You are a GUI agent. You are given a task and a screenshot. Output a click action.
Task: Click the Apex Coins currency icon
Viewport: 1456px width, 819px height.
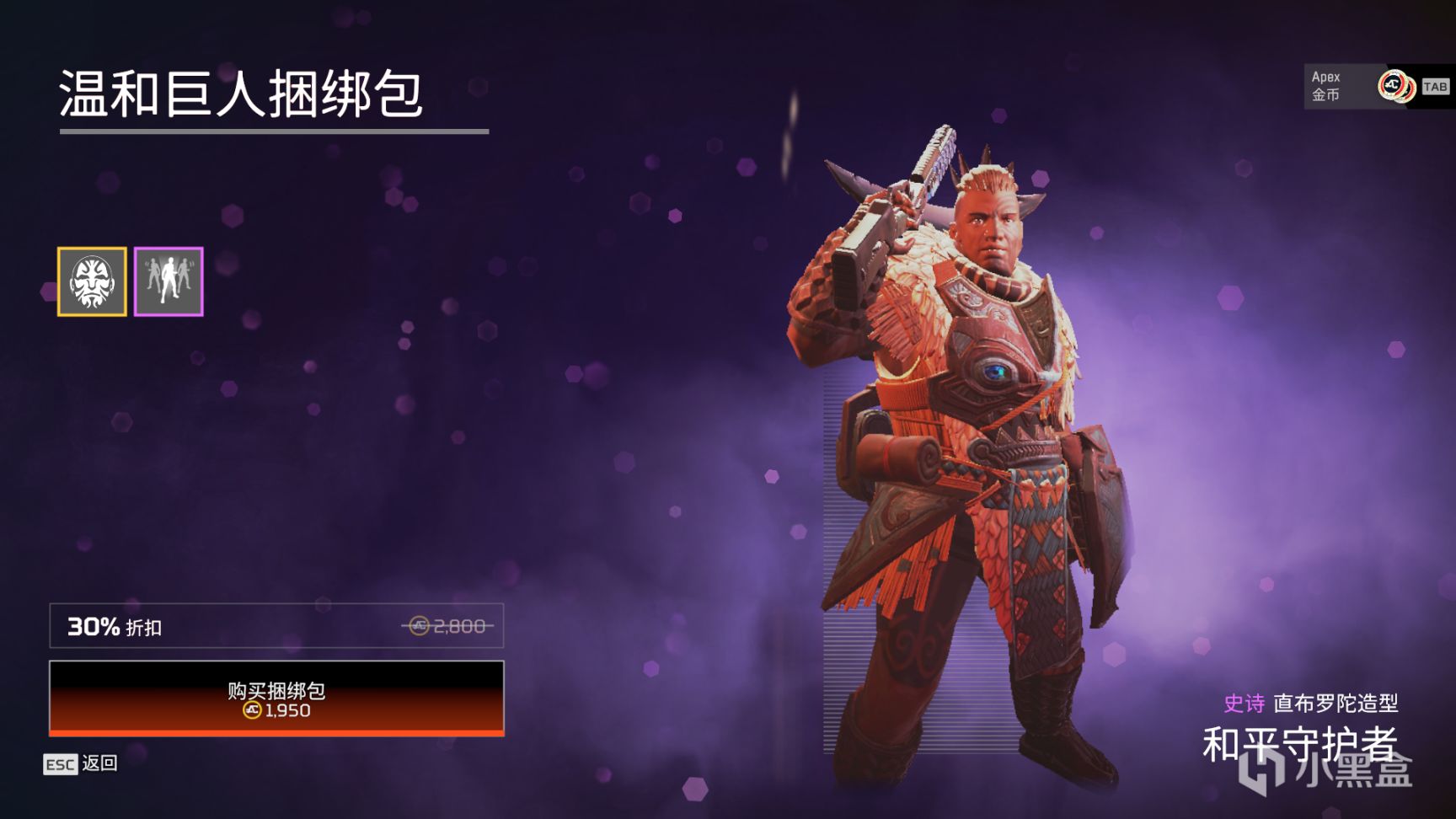(x=1394, y=84)
